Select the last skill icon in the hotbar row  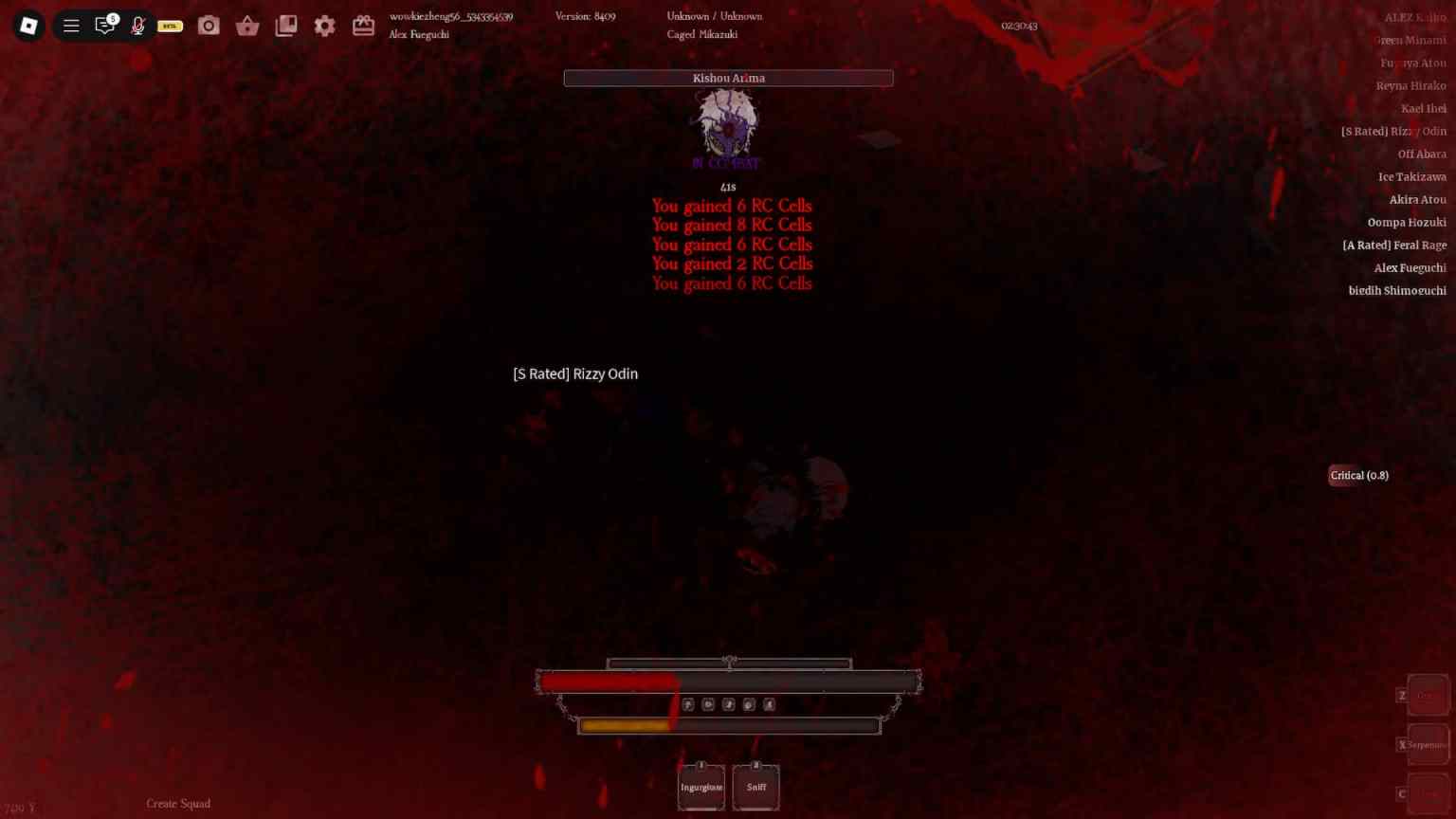771,704
